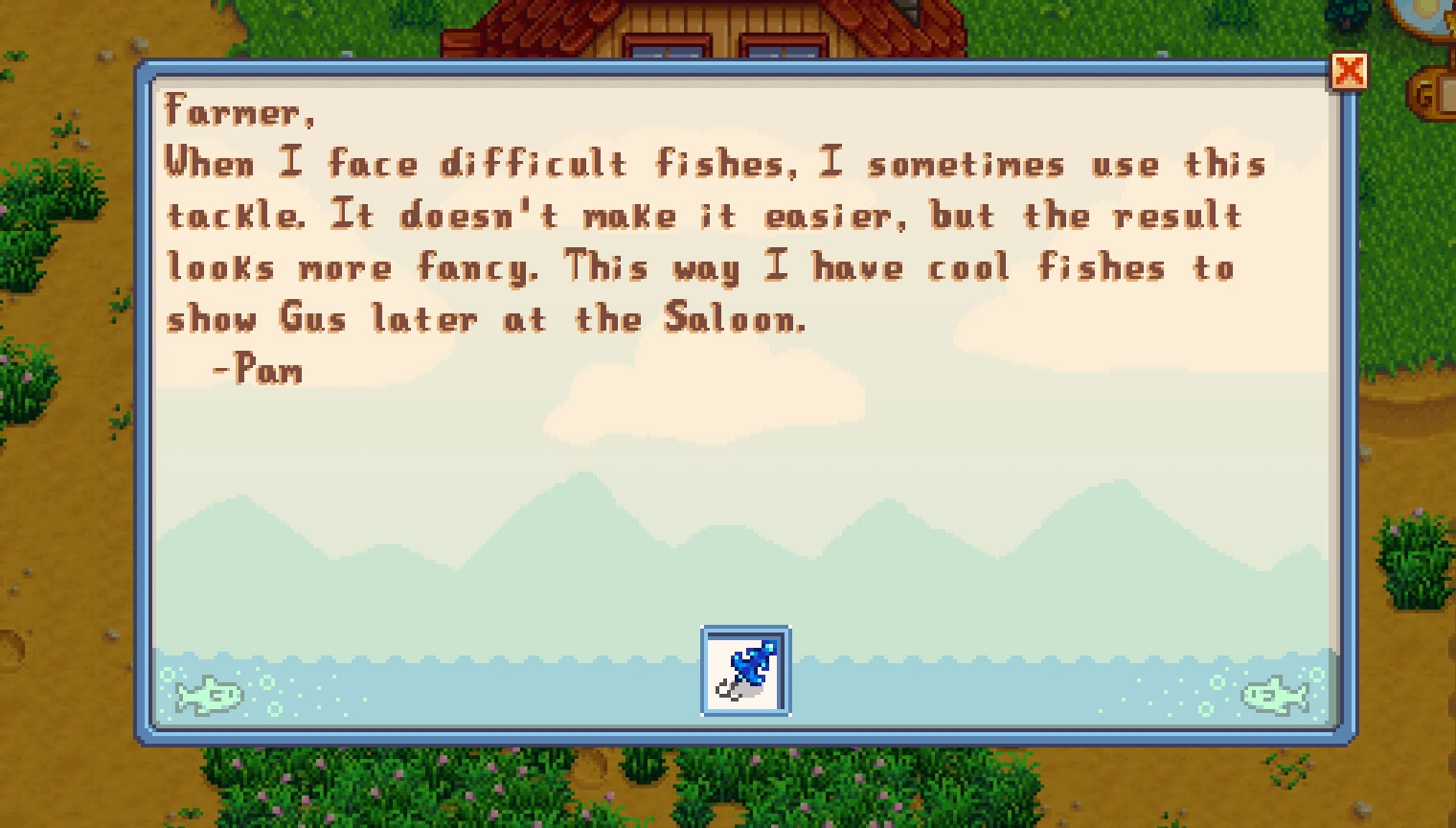Image resolution: width=1456 pixels, height=828 pixels.
Task: Click the fish doodle at letter's bottom right
Action: (1274, 694)
